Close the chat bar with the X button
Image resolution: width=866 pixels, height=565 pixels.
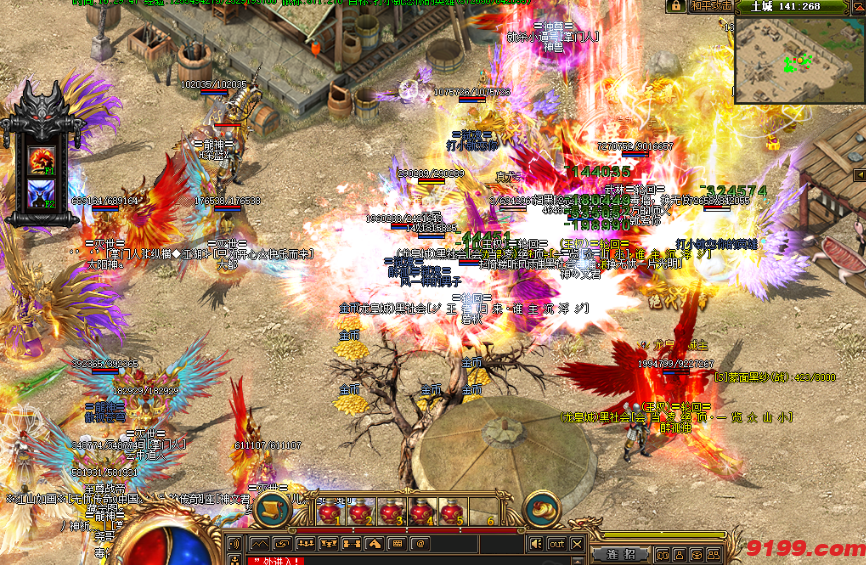pos(579,543)
